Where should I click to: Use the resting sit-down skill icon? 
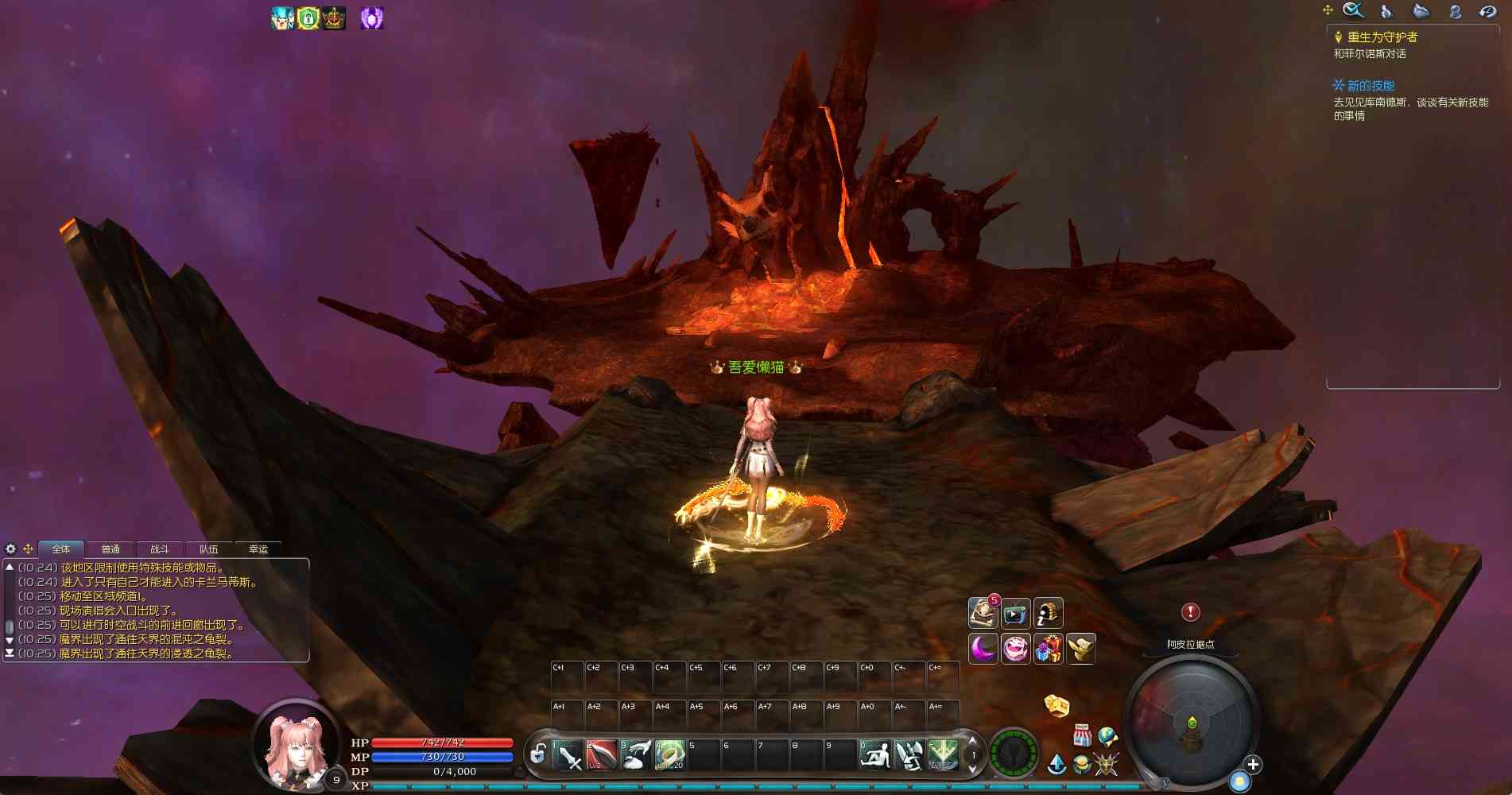(x=874, y=755)
